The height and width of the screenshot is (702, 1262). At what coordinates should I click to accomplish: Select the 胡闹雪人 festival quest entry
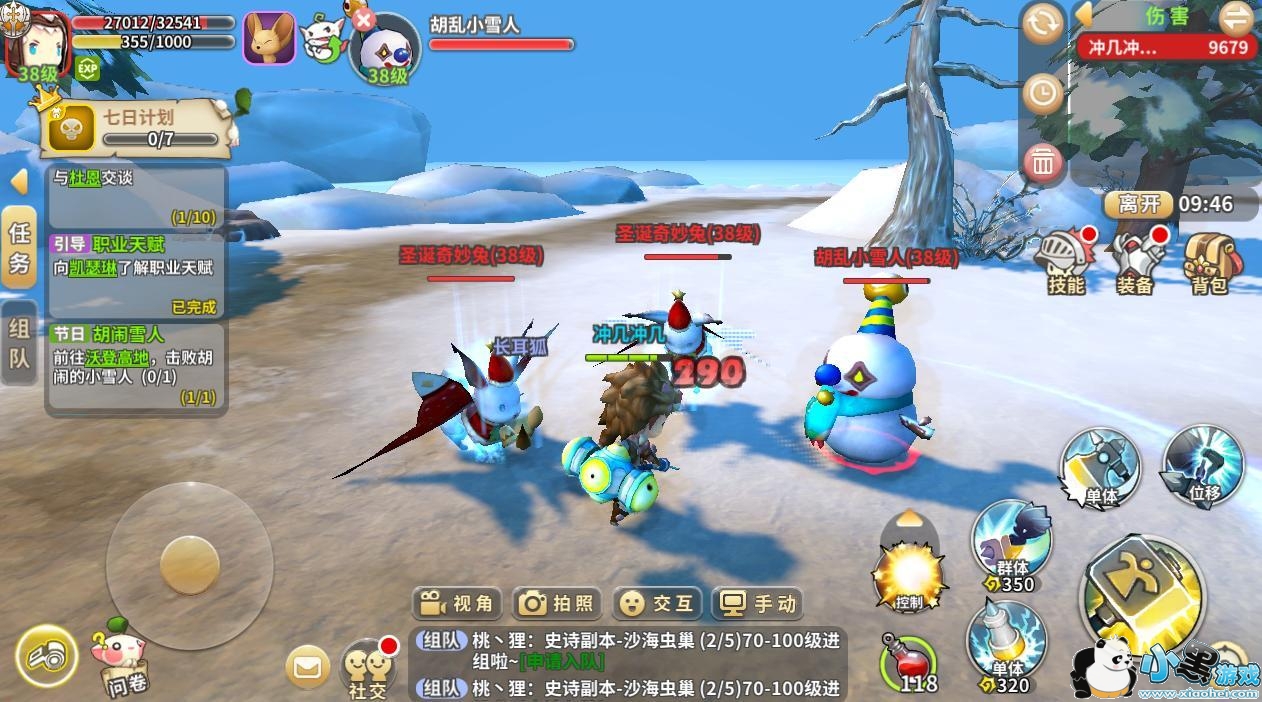tap(137, 365)
